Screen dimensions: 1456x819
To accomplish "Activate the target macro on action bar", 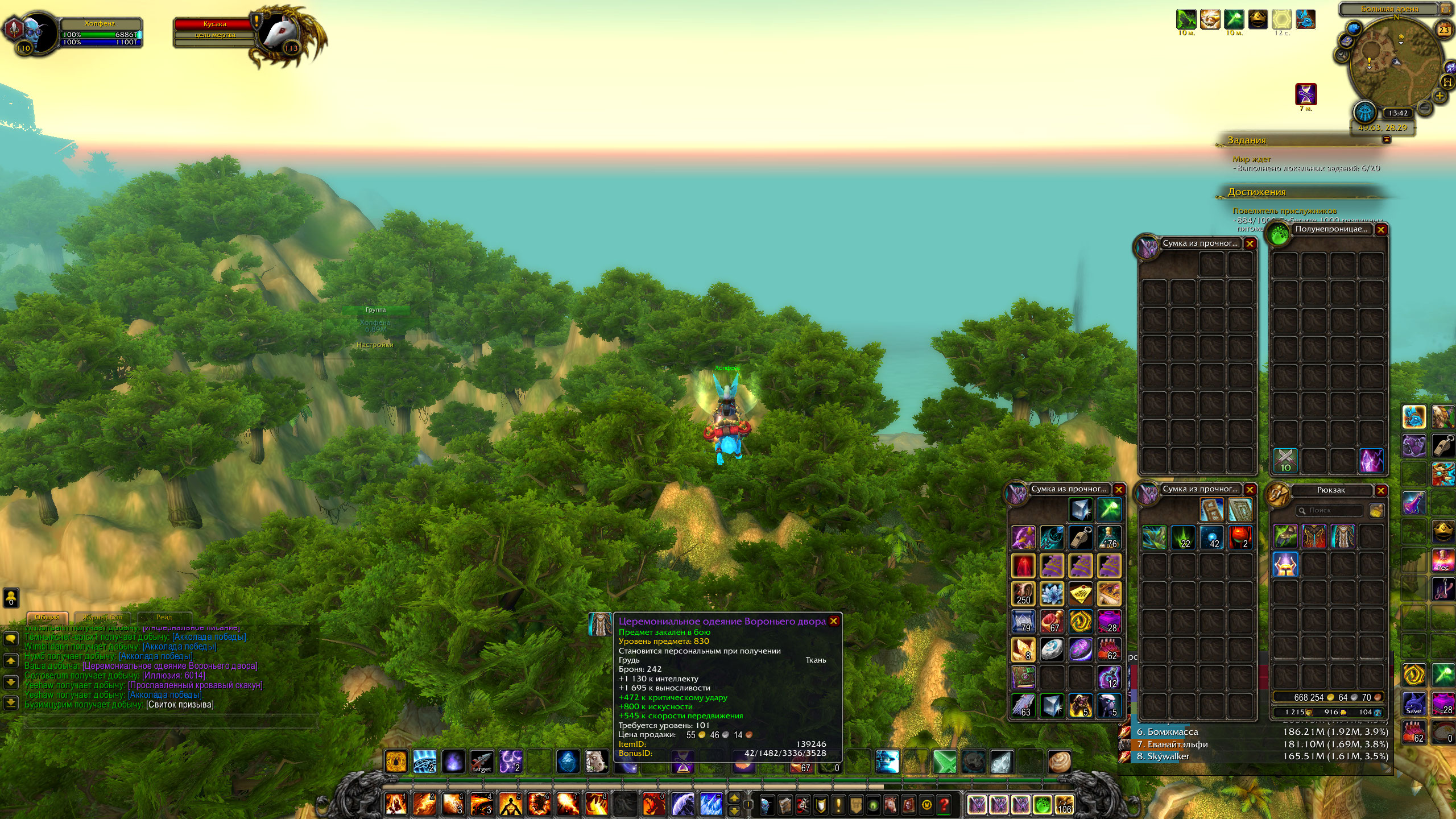I will pyautogui.click(x=482, y=762).
